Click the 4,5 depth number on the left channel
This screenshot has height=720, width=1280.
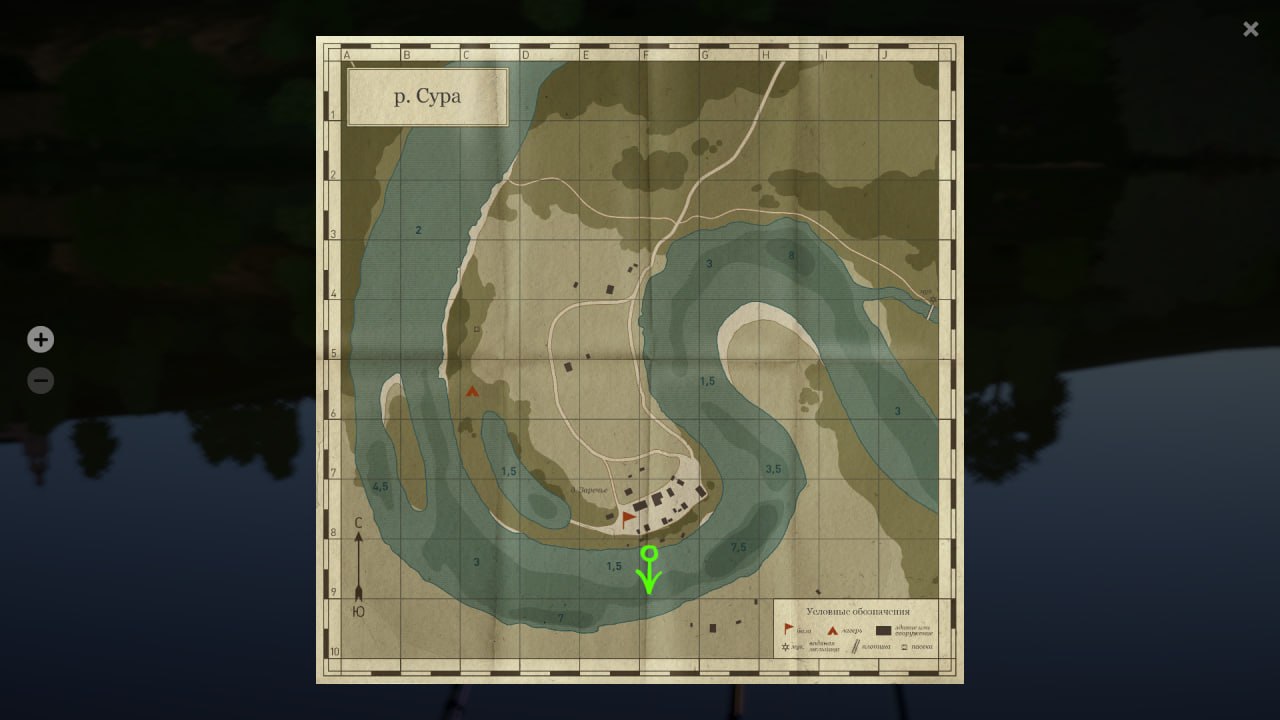380,487
